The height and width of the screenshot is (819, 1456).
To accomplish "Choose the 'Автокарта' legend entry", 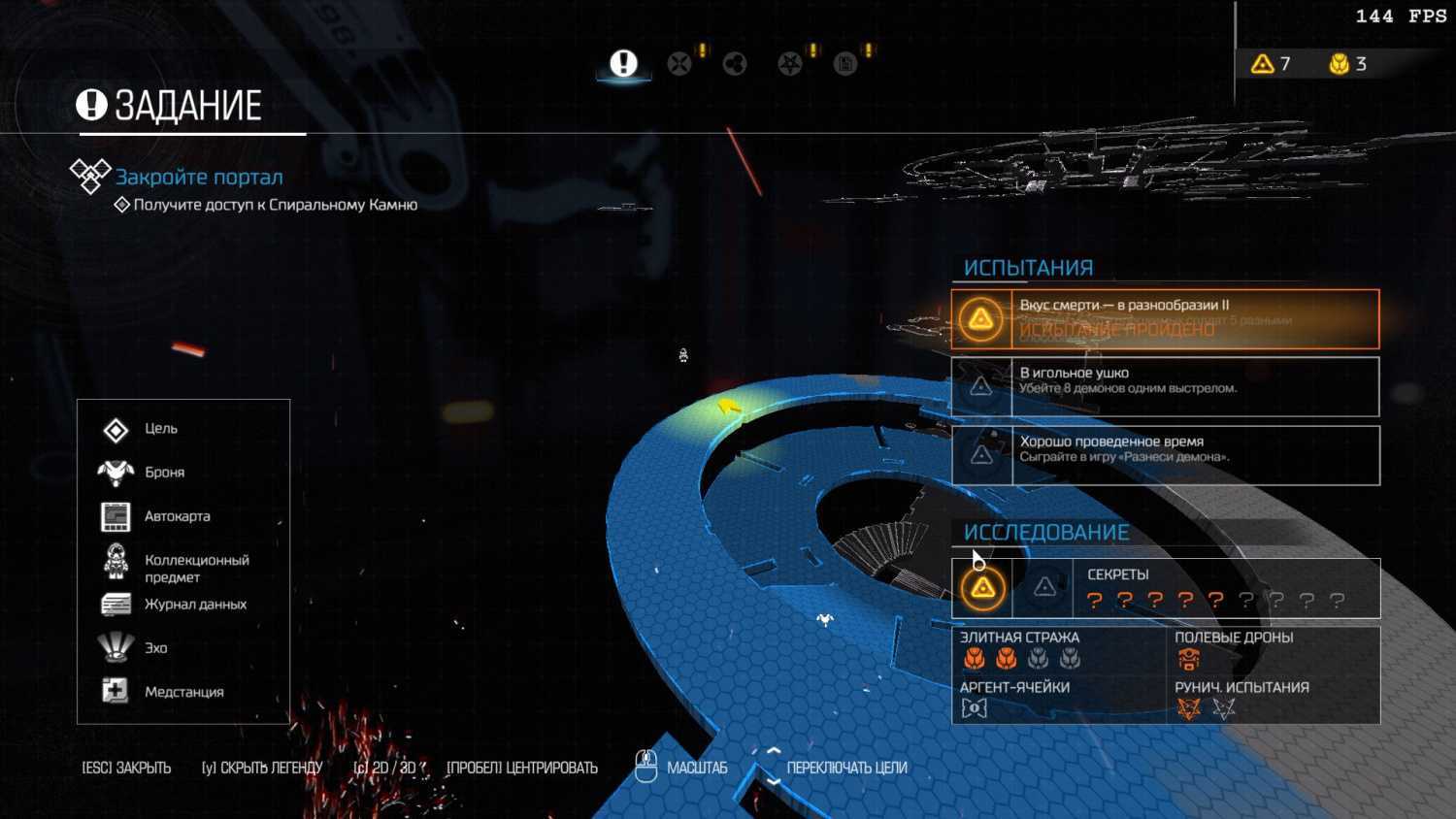I will [x=177, y=516].
